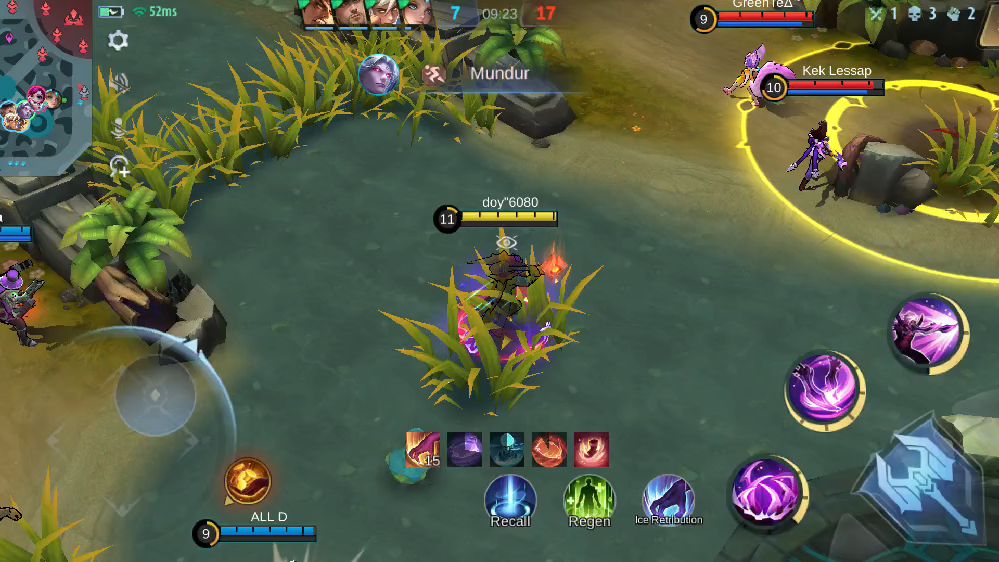Select the orange claw buff icon showing 15
The image size is (999, 562).
(x=423, y=449)
